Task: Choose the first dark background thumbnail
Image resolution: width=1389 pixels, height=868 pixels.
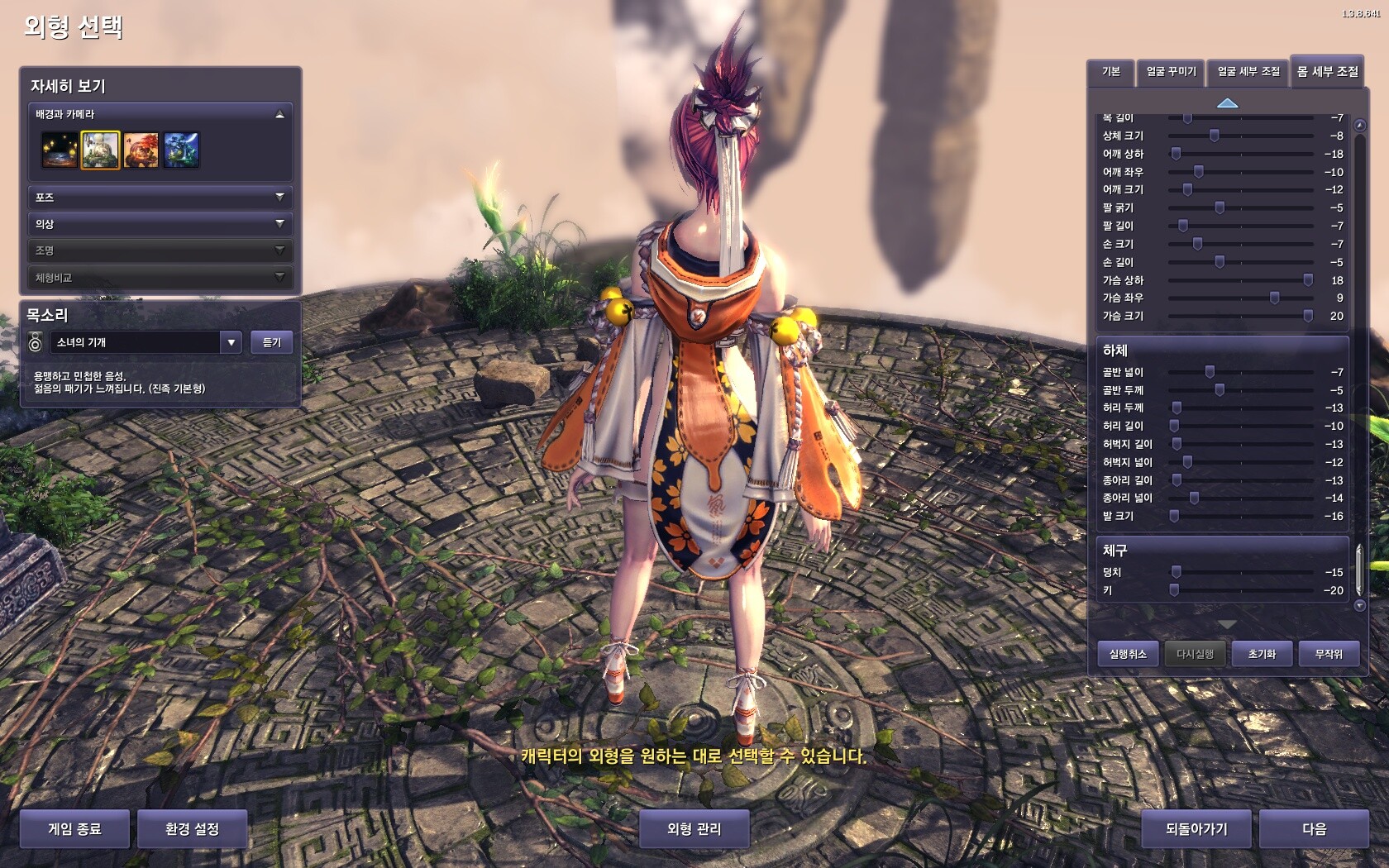Action: tap(60, 150)
